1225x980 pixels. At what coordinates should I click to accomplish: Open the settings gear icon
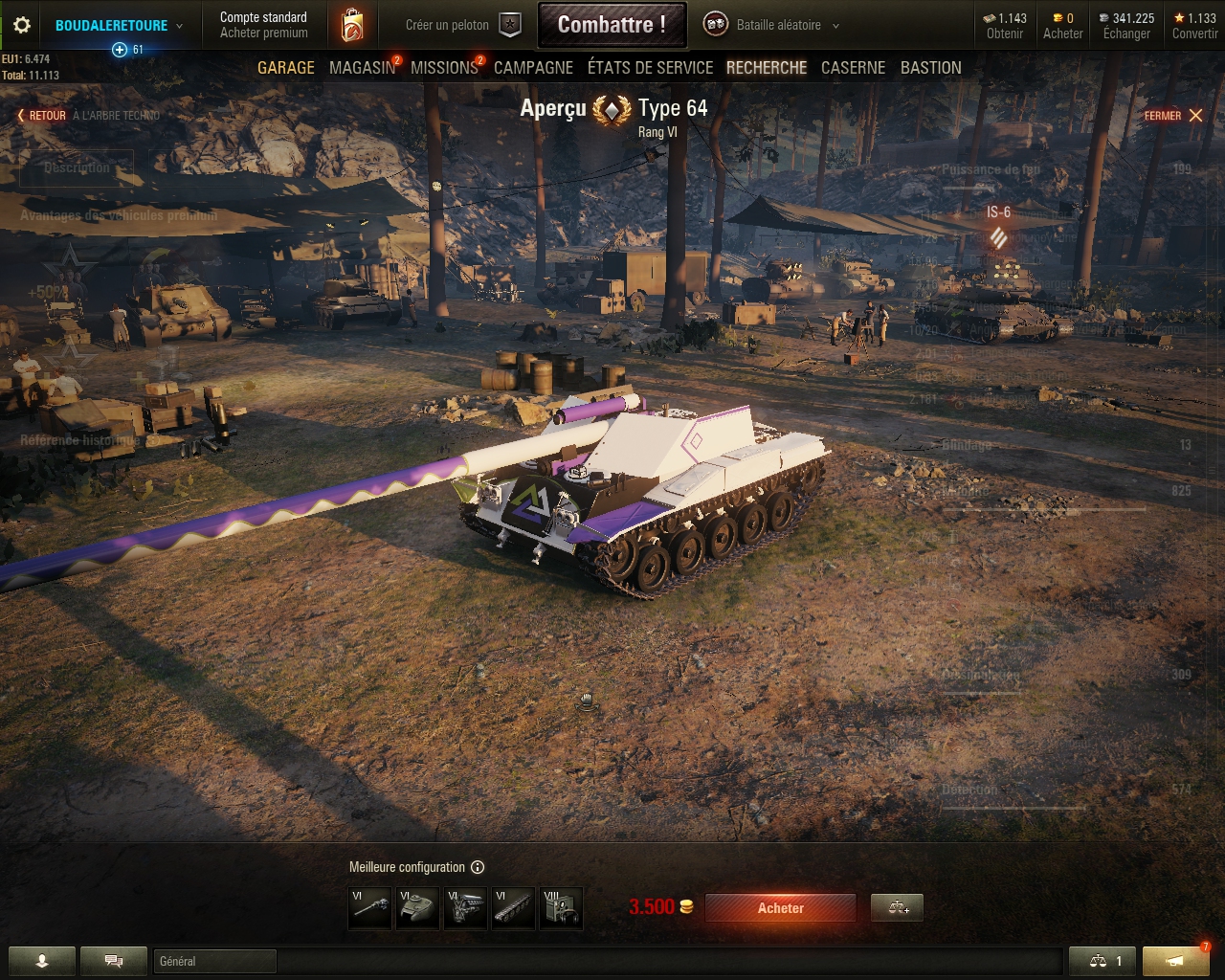click(x=20, y=25)
